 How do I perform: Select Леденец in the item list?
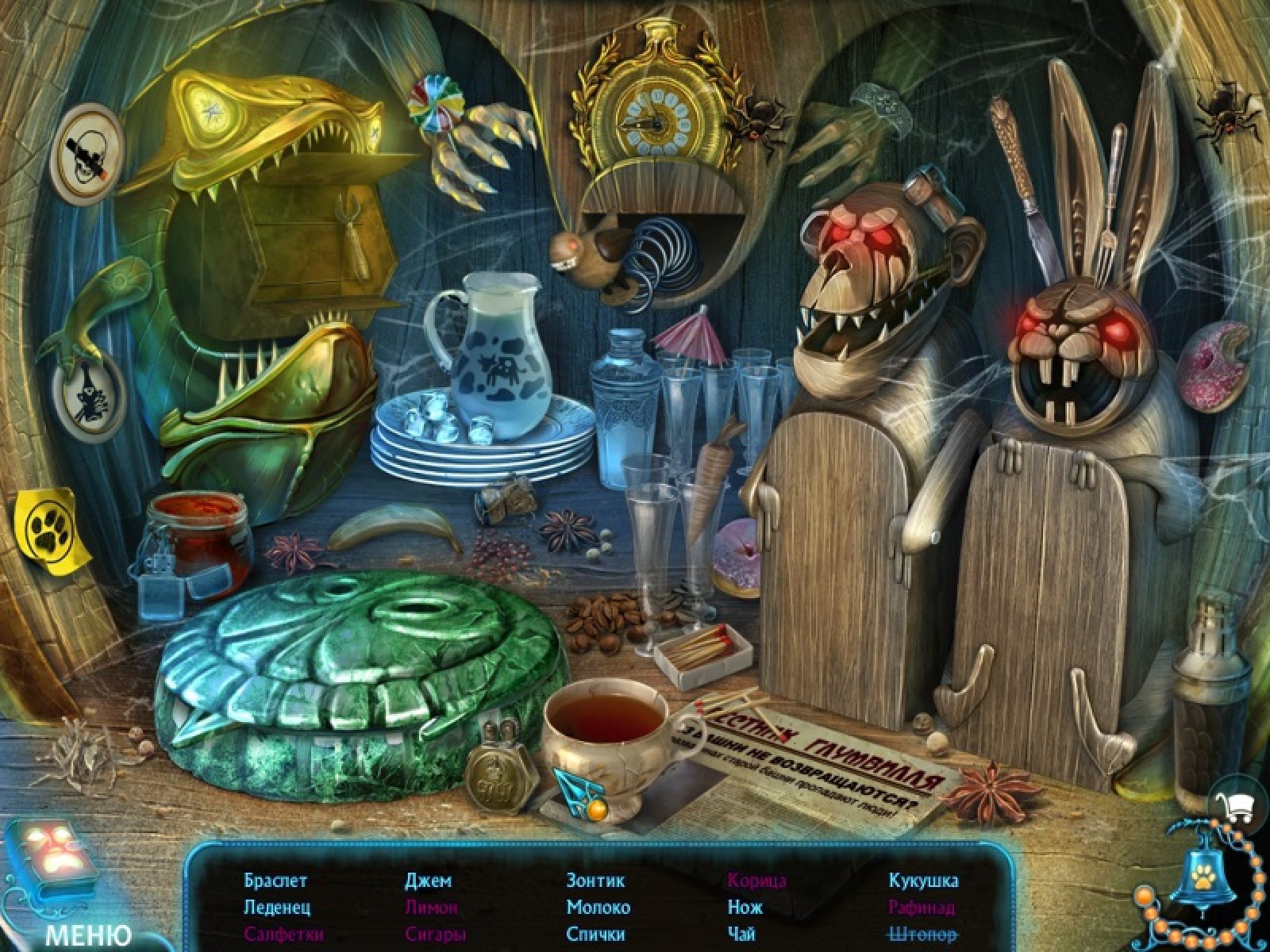(x=277, y=907)
